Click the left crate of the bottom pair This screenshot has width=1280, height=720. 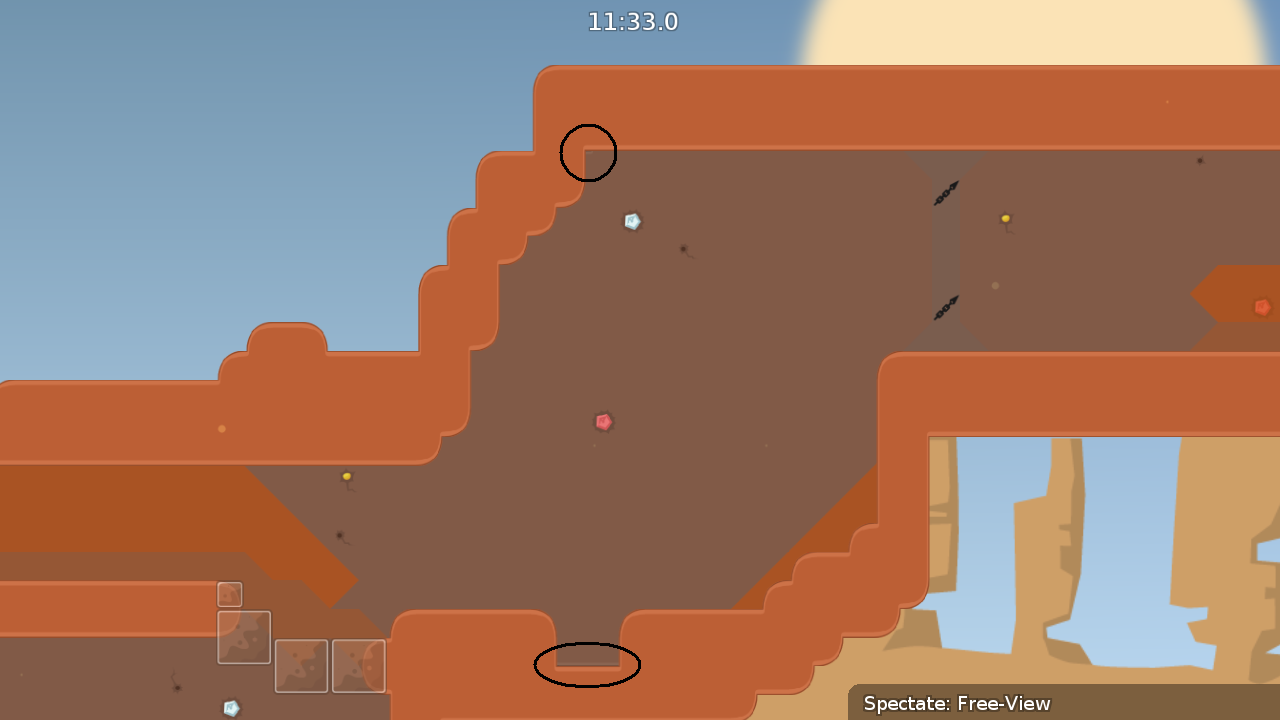point(300,668)
